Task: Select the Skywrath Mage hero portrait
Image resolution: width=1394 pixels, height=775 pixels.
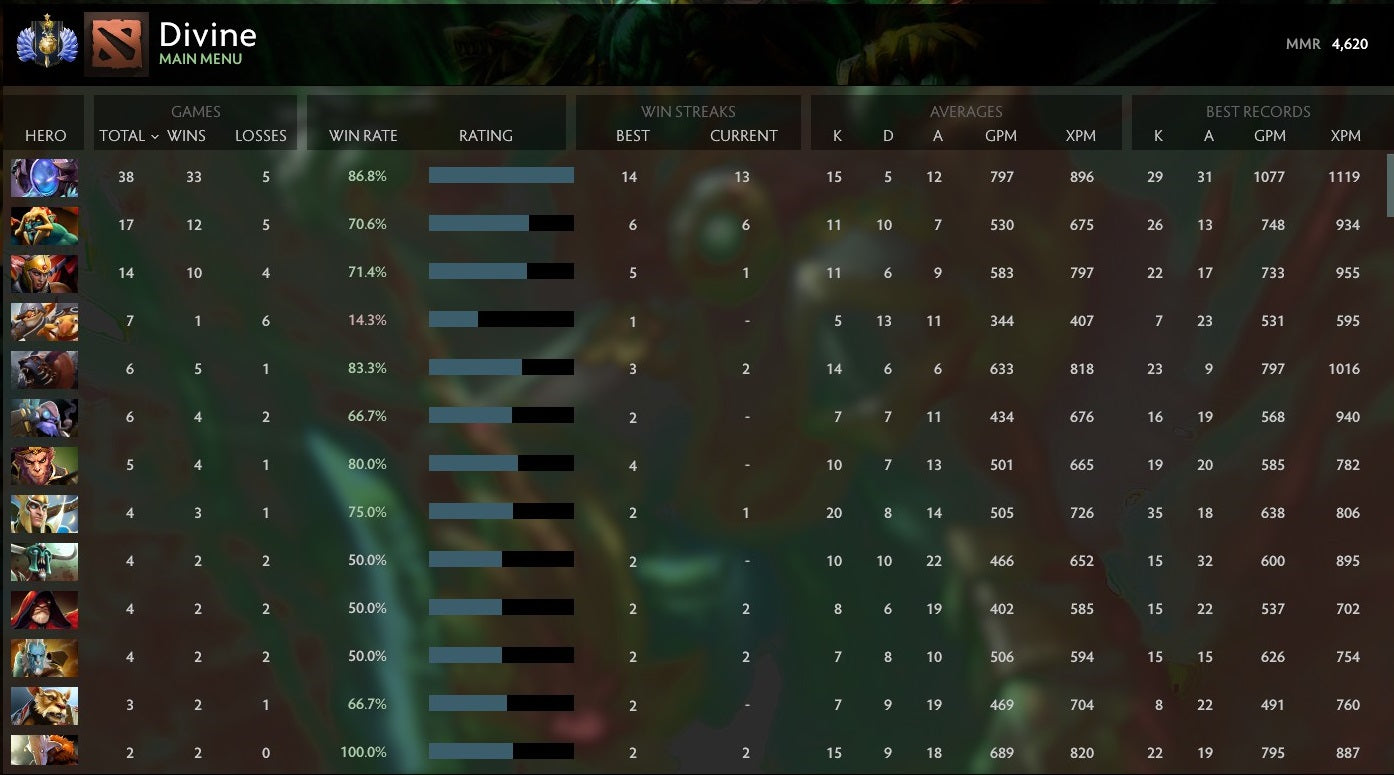Action: [x=44, y=513]
